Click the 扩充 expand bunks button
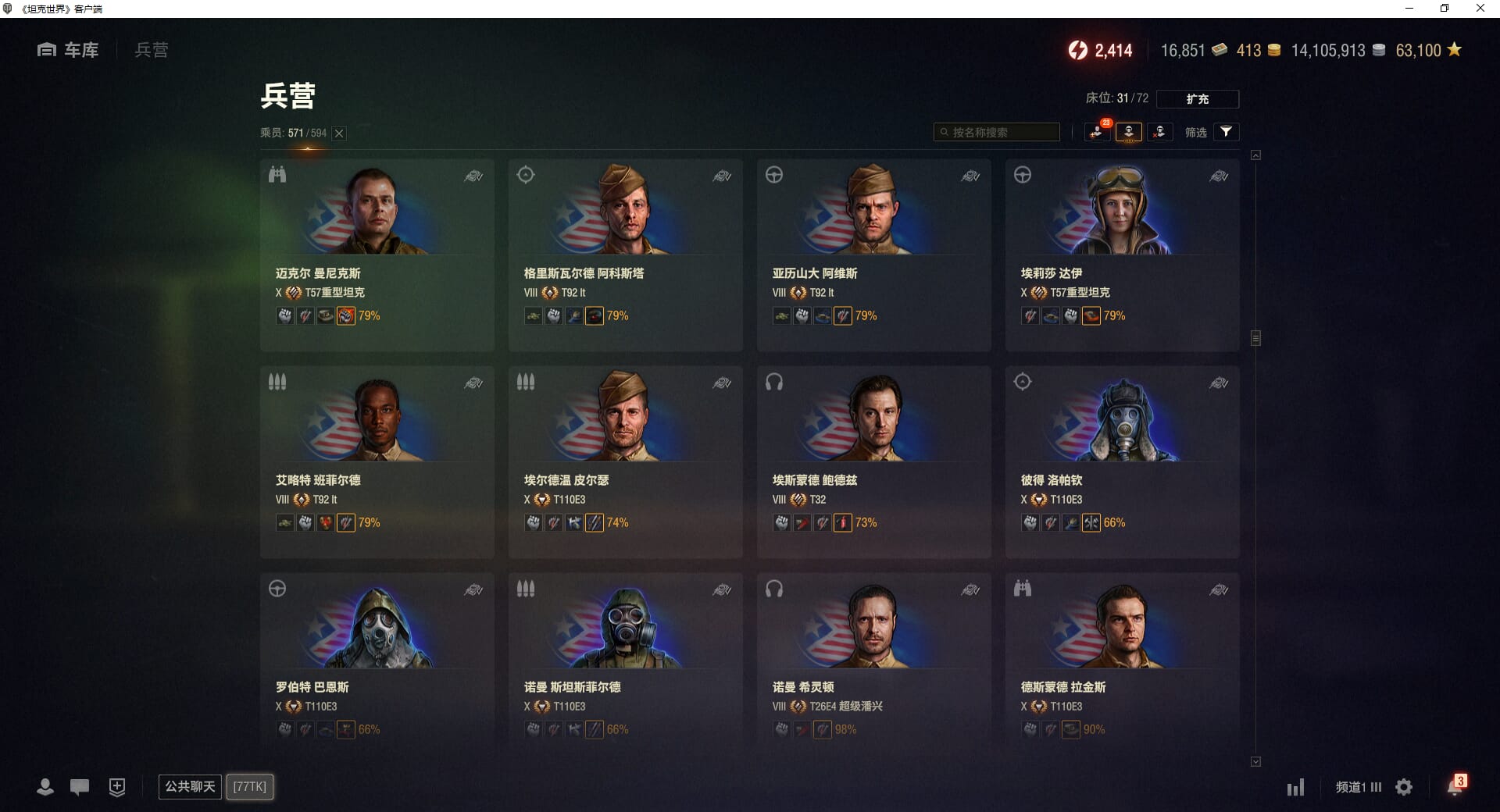Image resolution: width=1500 pixels, height=812 pixels. [x=1197, y=99]
